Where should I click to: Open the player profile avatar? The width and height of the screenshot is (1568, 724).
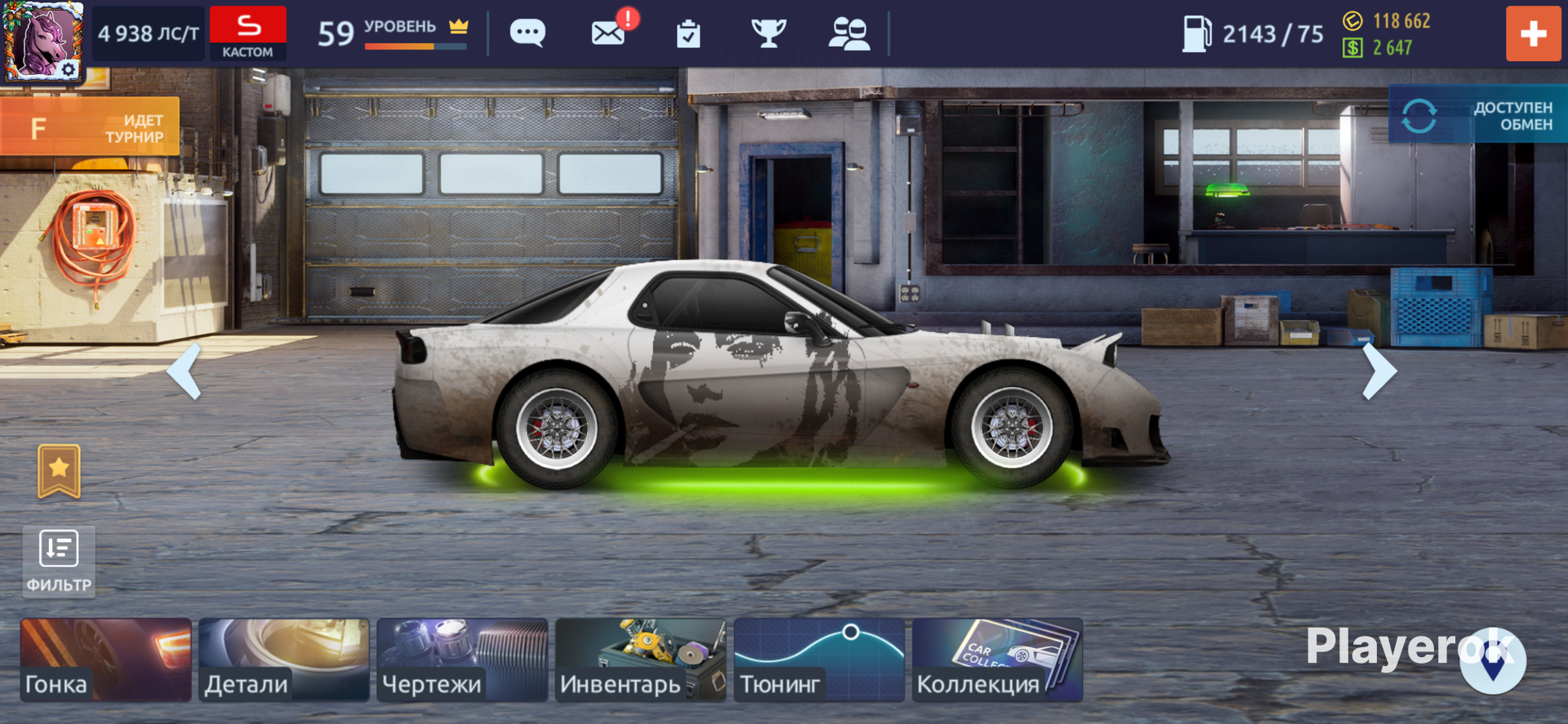[x=42, y=38]
